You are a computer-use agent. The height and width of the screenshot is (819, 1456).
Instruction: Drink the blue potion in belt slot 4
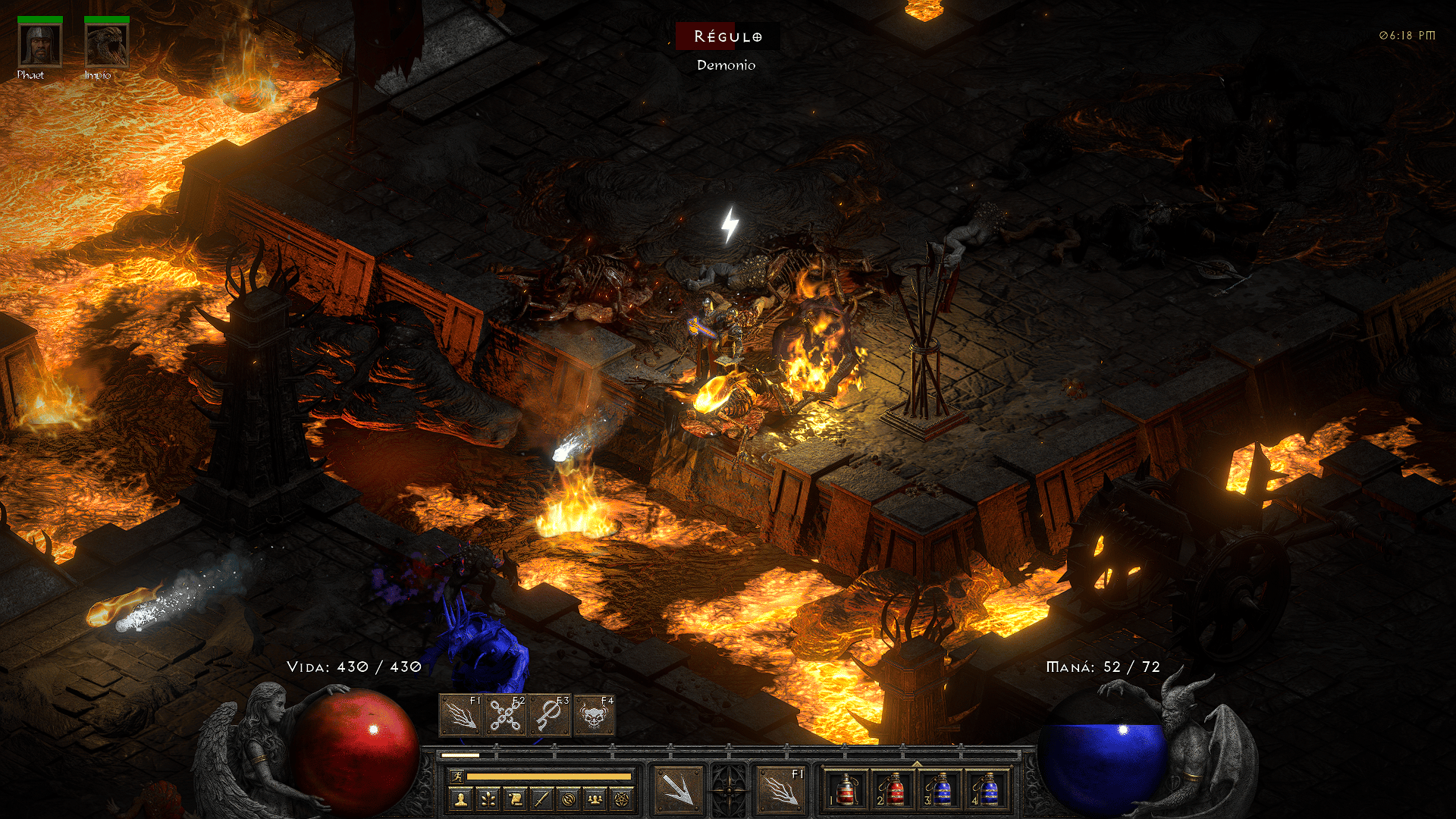(988, 789)
